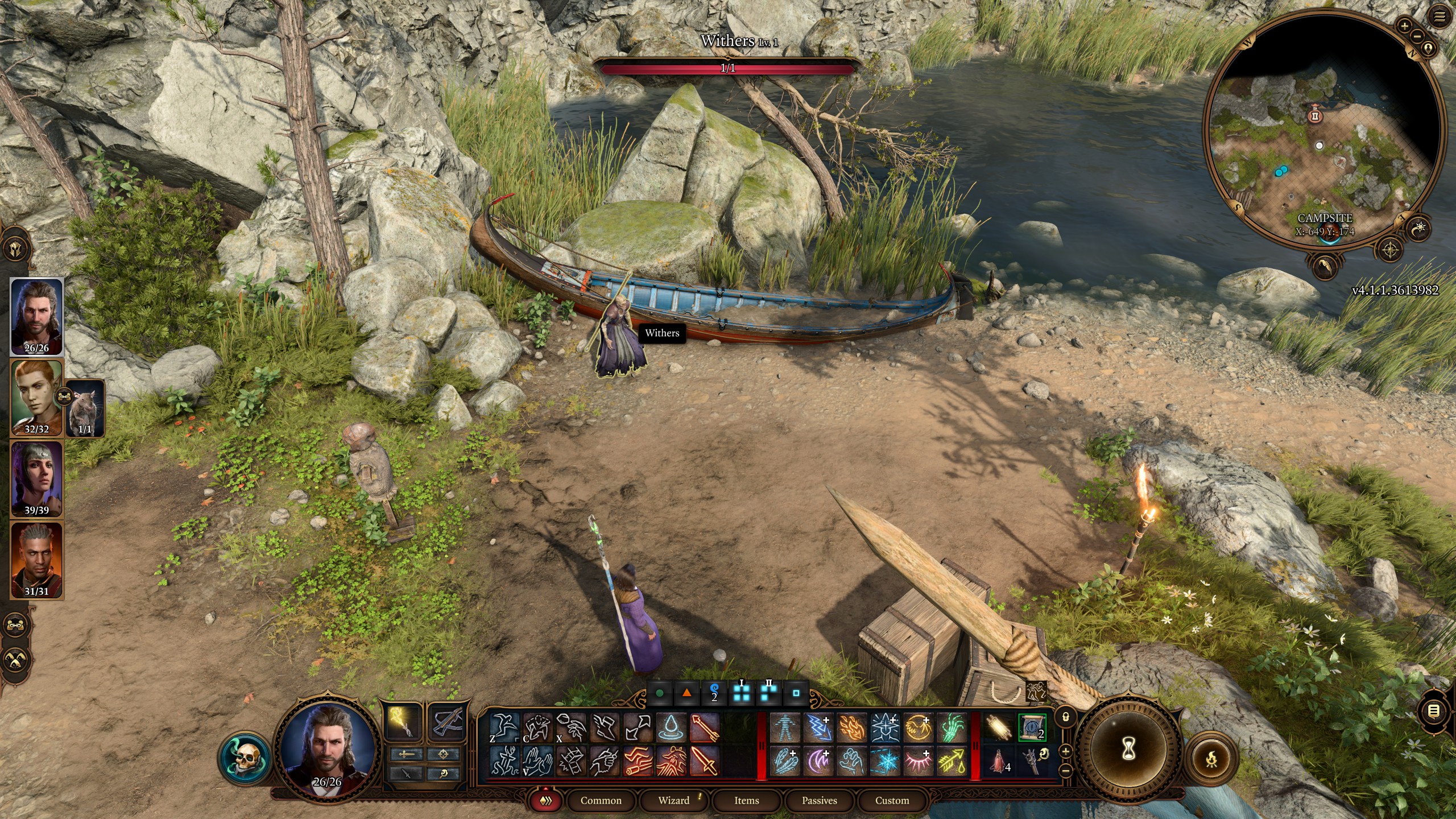
Task: Open the Items hotbar tab
Action: [x=746, y=800]
